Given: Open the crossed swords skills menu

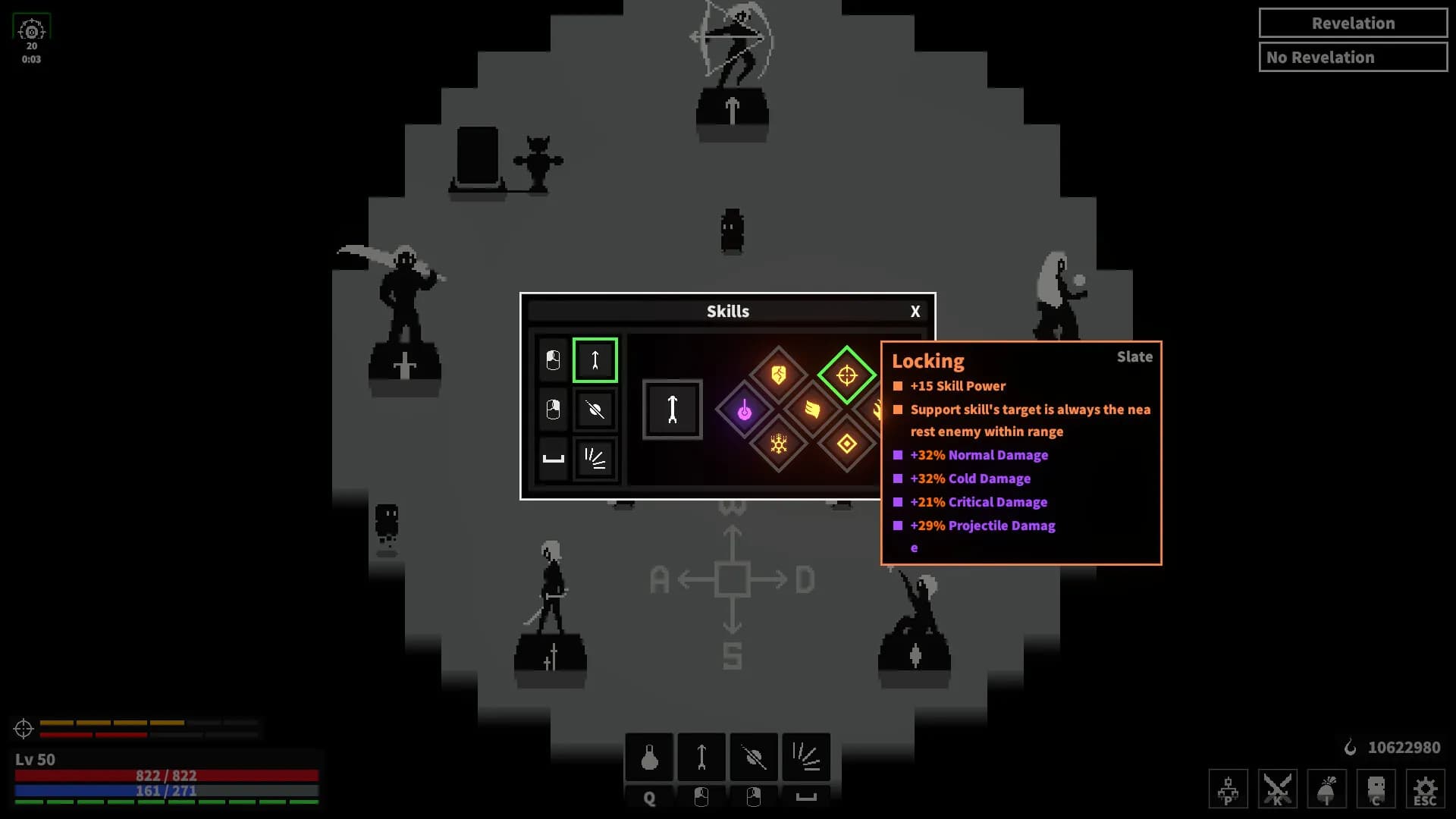Looking at the screenshot, I should click(1277, 789).
